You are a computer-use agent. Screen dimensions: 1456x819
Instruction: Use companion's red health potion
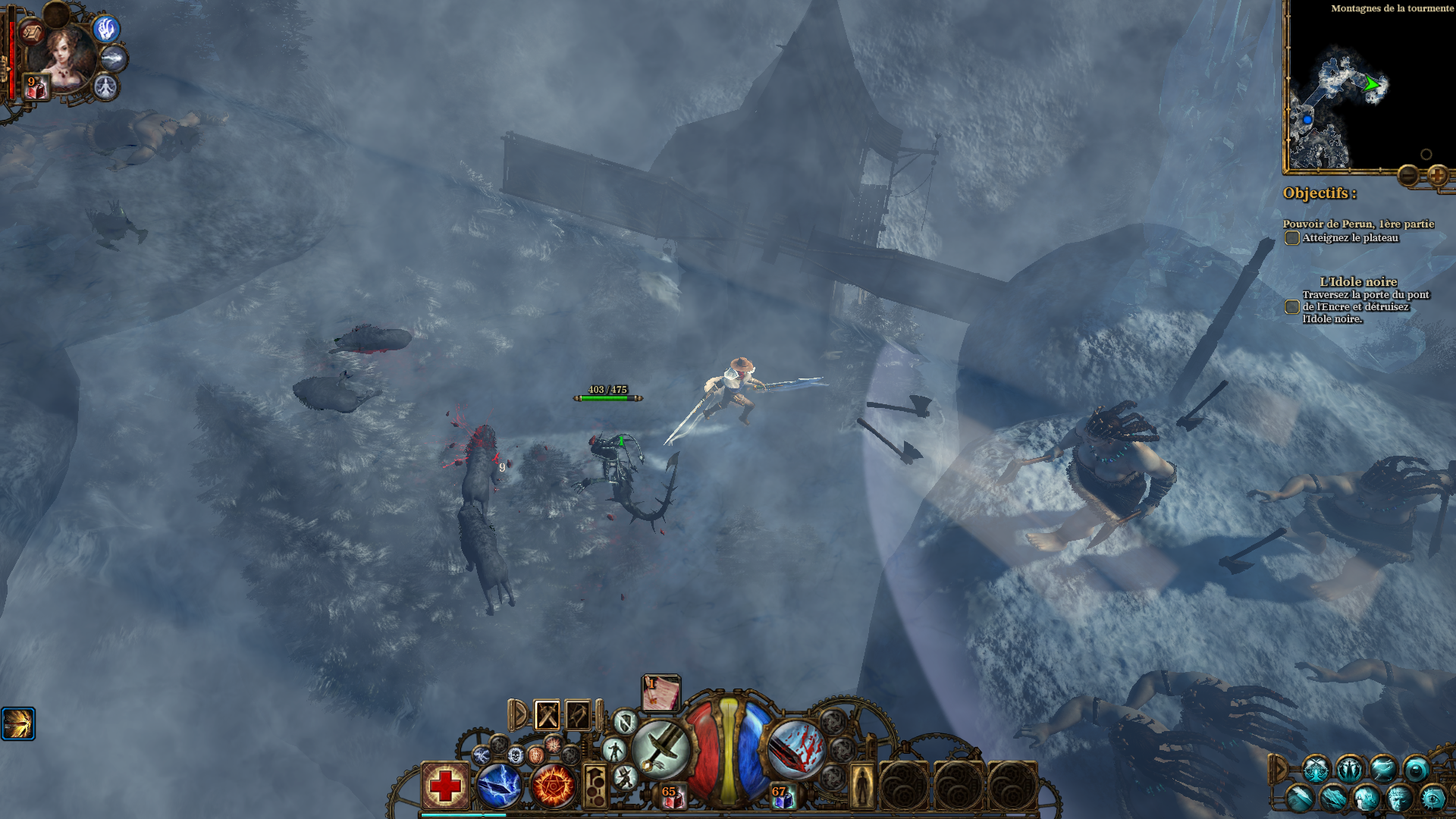click(36, 88)
